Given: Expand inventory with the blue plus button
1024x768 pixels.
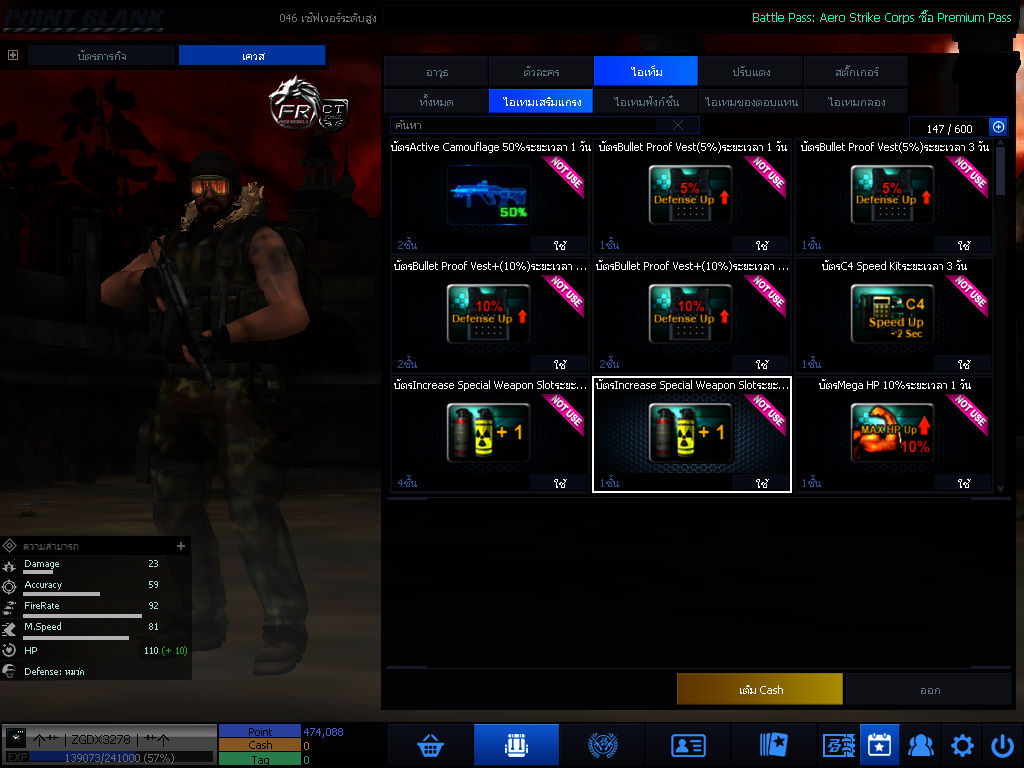Looking at the screenshot, I should tap(997, 127).
